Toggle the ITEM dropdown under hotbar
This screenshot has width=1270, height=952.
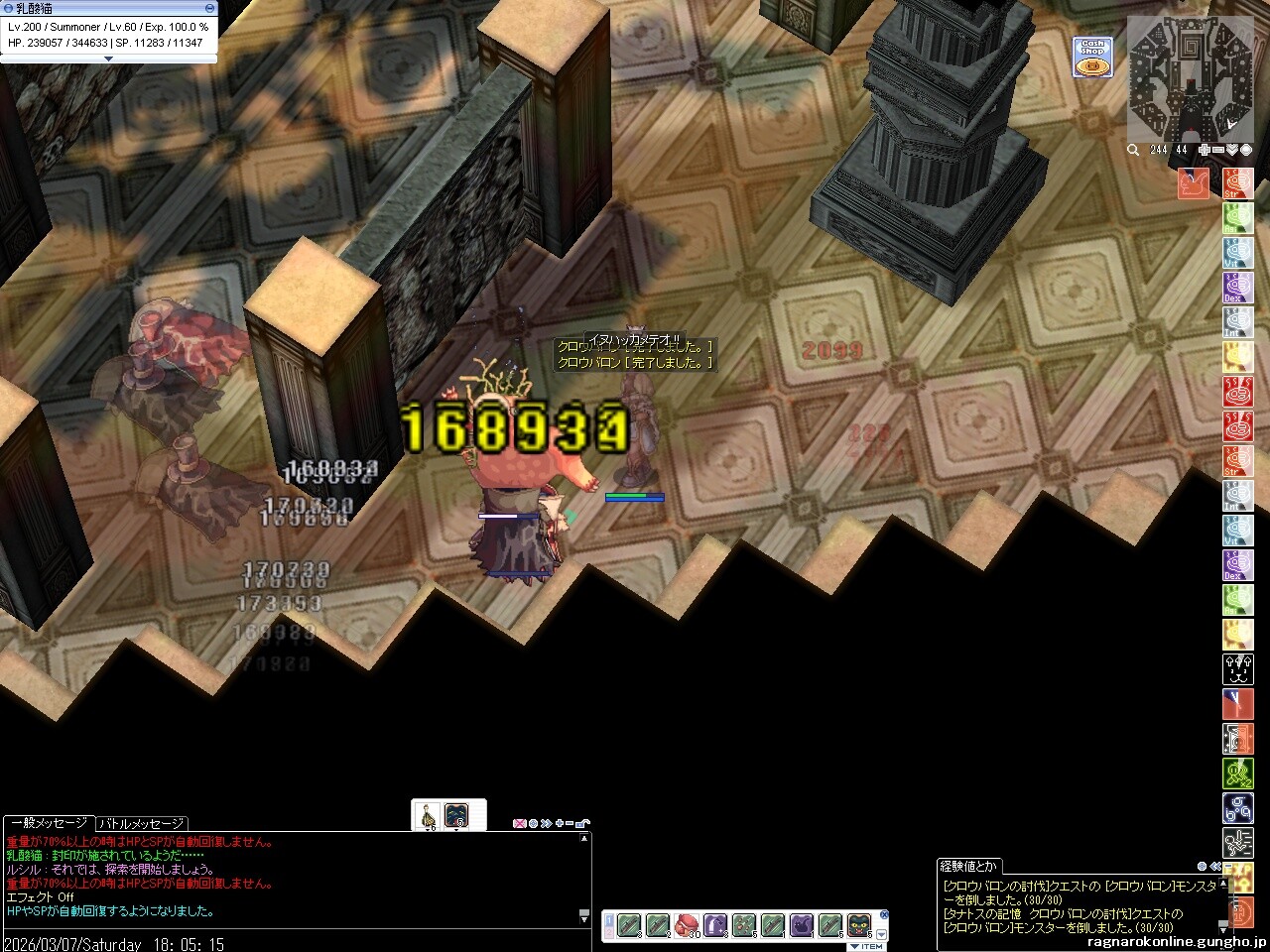point(866,946)
